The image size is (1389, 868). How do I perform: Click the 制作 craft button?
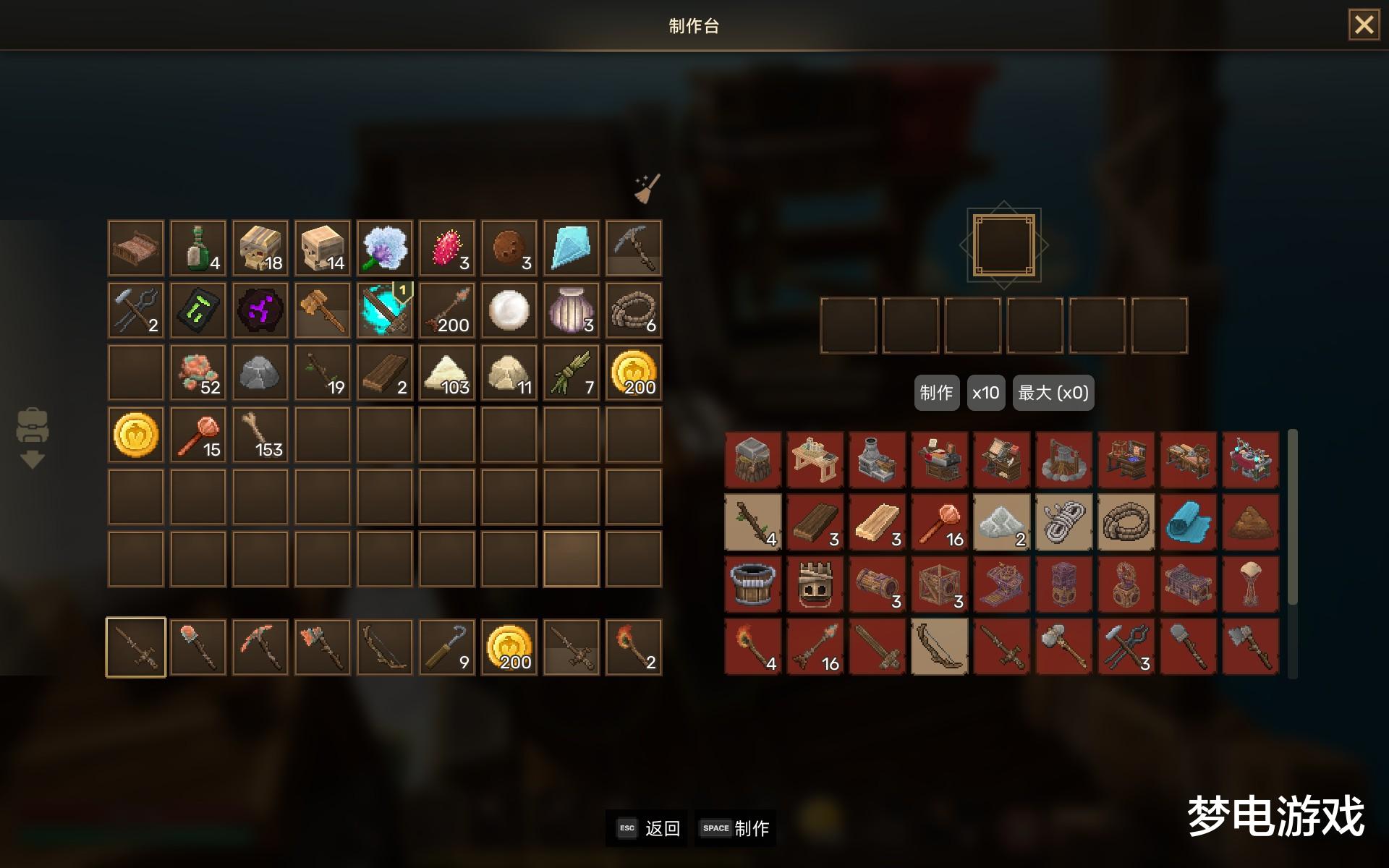point(936,393)
